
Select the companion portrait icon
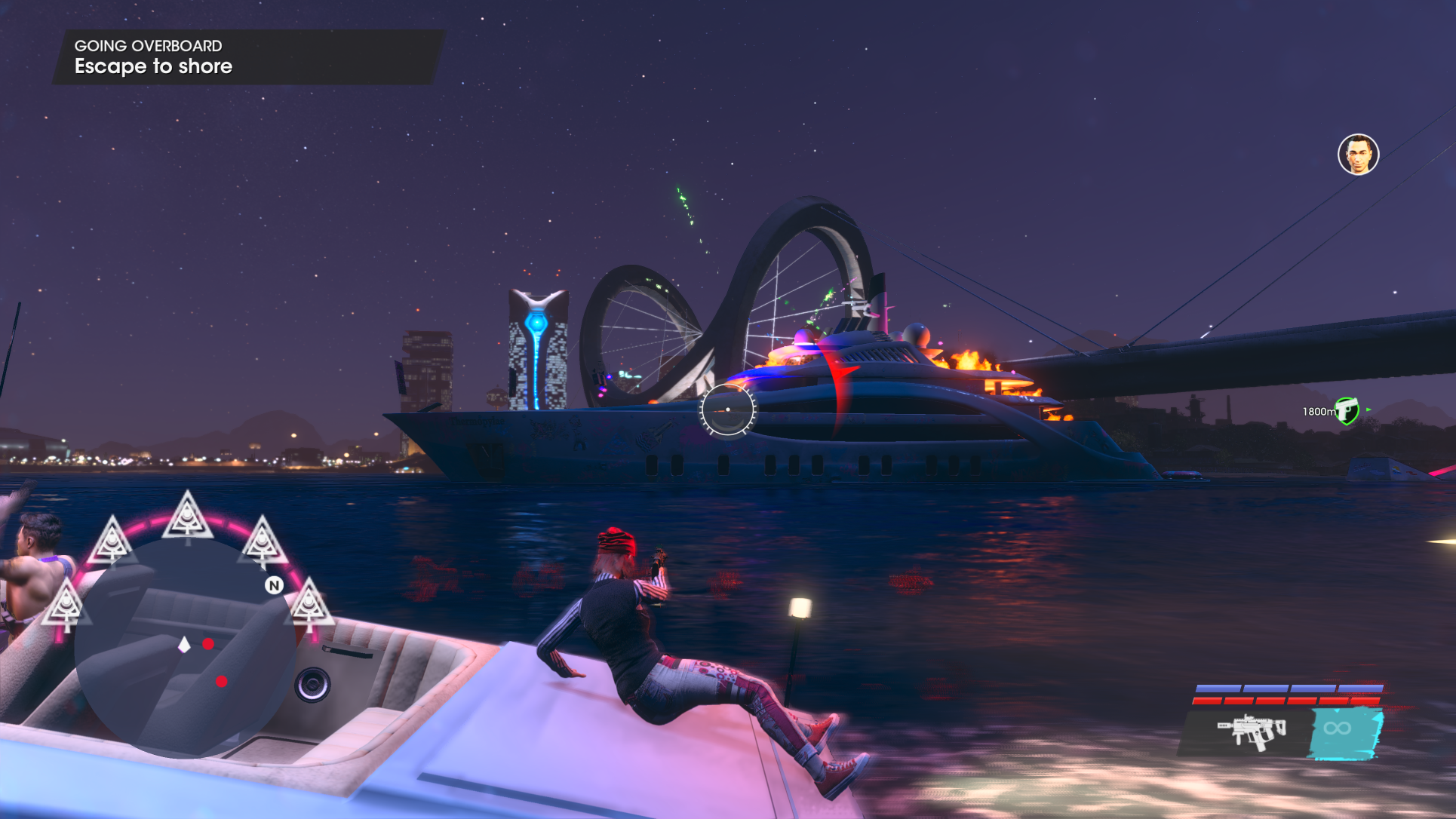[1358, 155]
